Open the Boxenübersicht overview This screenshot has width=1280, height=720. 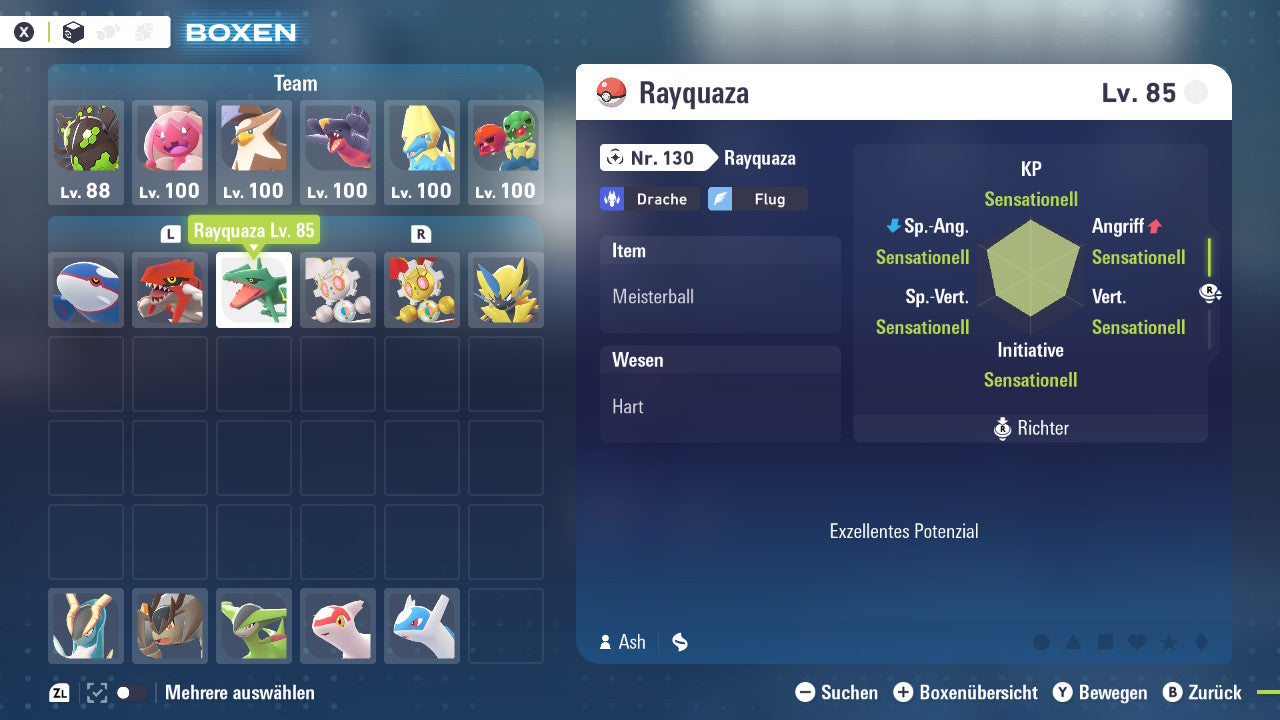(961, 692)
